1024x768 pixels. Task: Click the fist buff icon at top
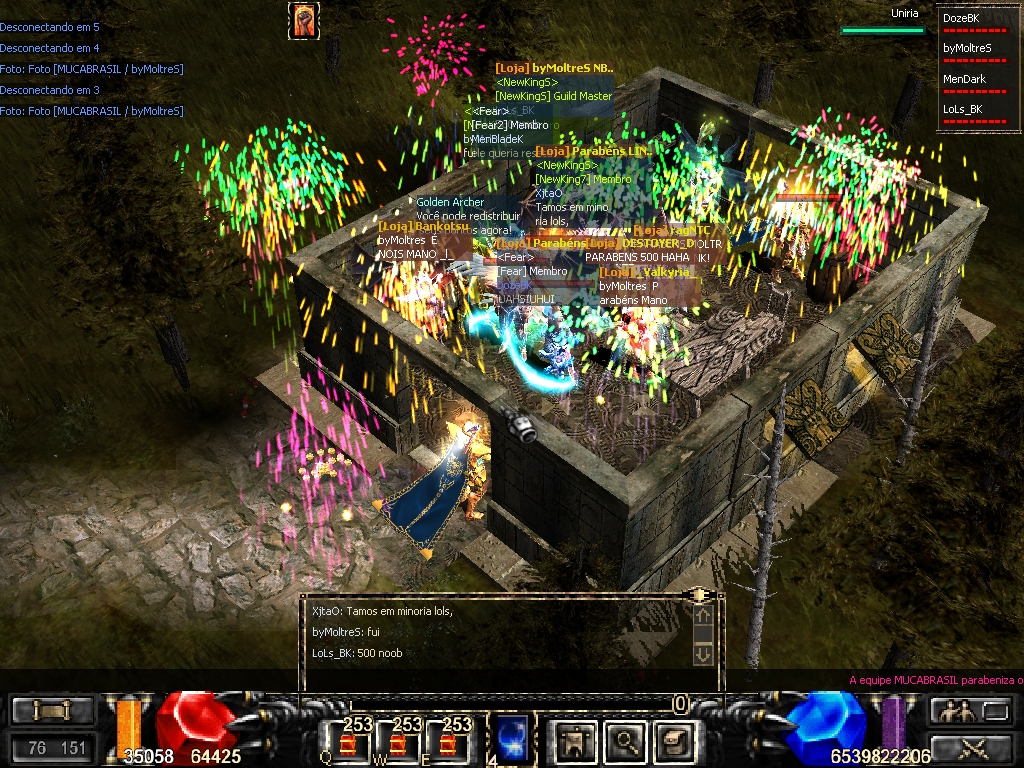tap(304, 20)
